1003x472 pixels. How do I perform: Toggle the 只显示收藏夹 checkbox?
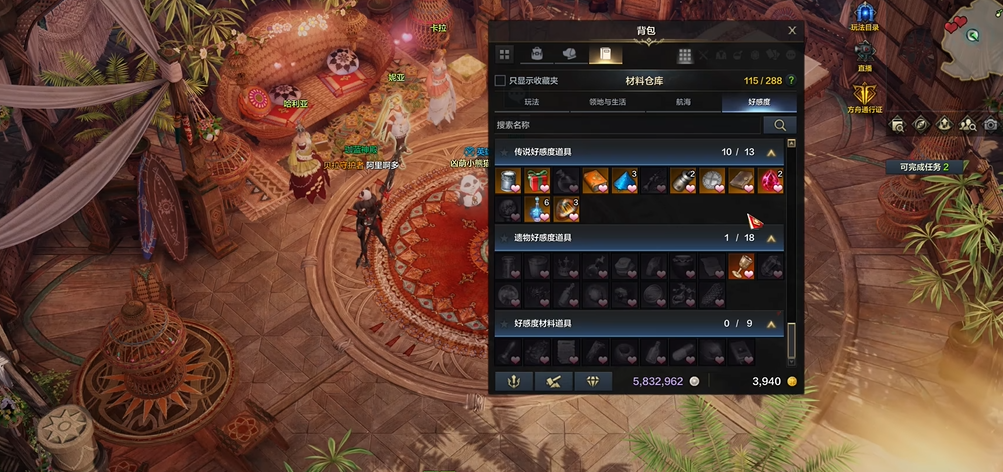501,80
